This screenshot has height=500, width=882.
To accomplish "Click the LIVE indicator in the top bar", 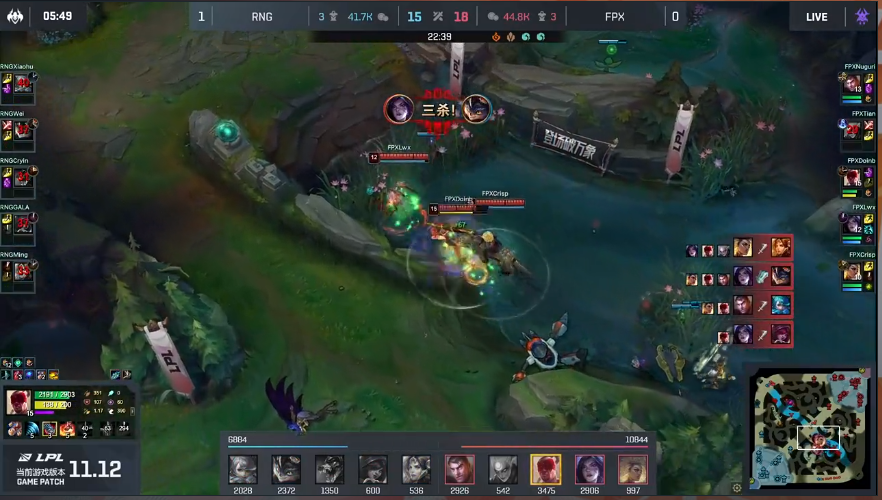I will pos(816,16).
